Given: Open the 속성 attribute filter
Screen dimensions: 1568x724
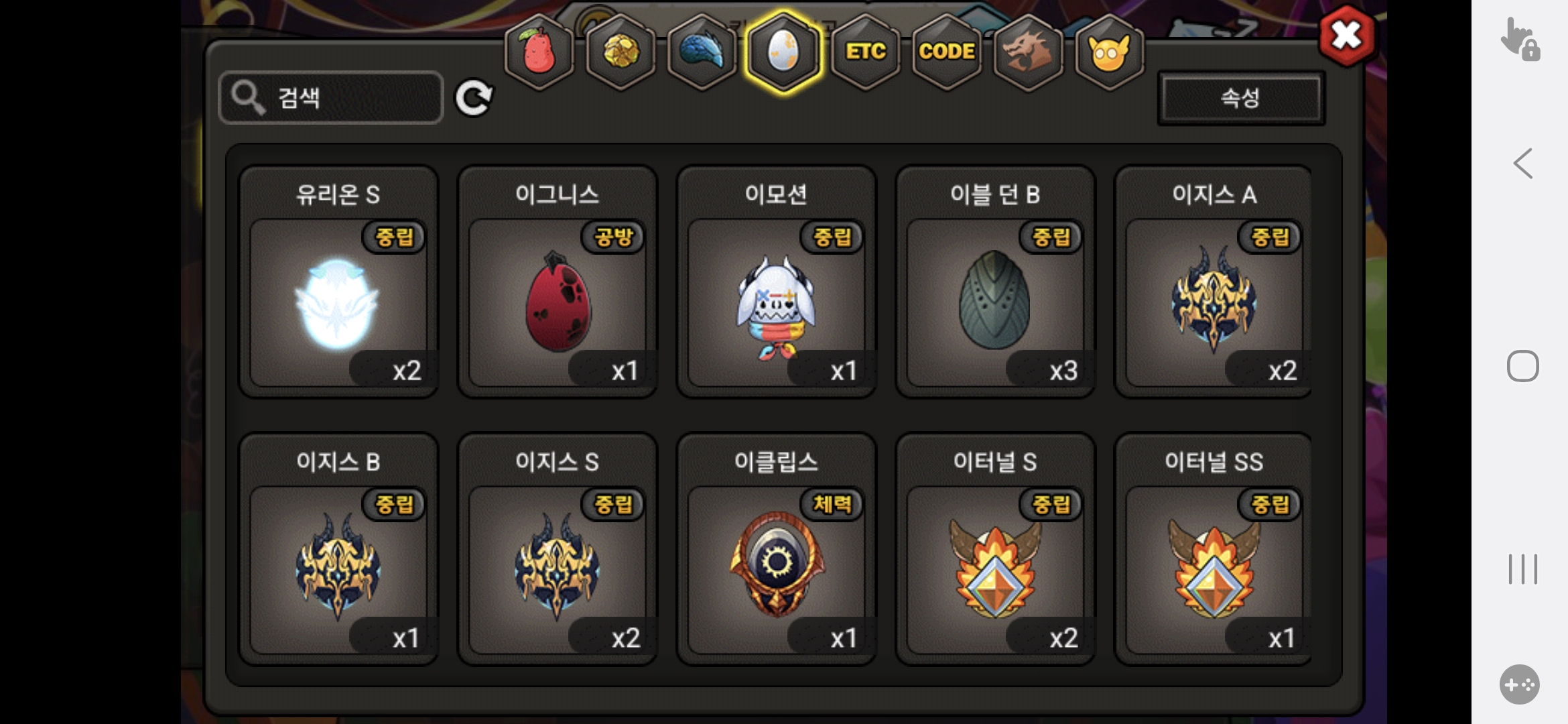Looking at the screenshot, I should pos(1240,99).
